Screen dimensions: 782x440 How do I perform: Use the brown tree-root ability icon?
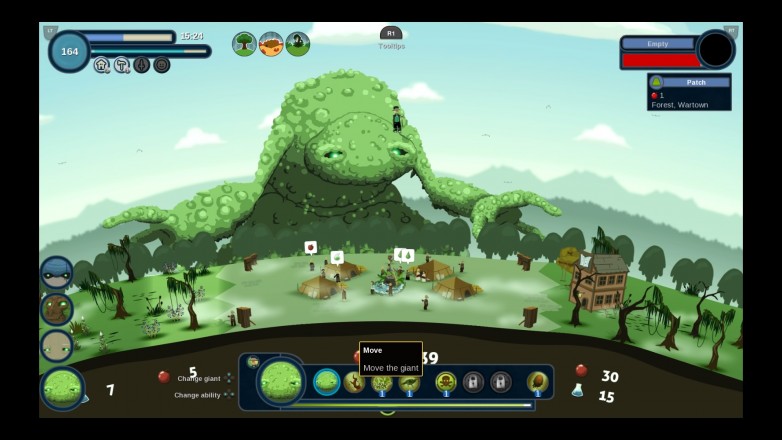[x=355, y=381]
